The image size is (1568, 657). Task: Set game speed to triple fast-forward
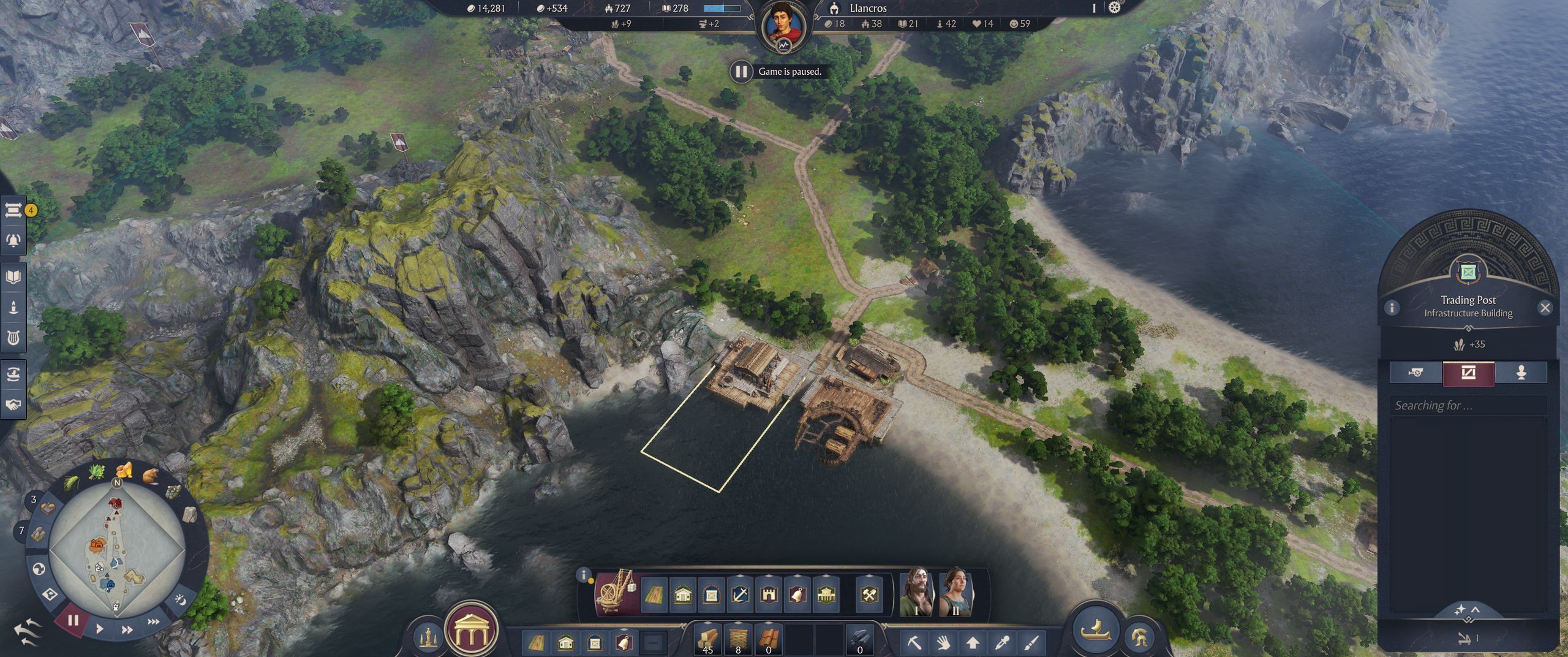pos(153,621)
